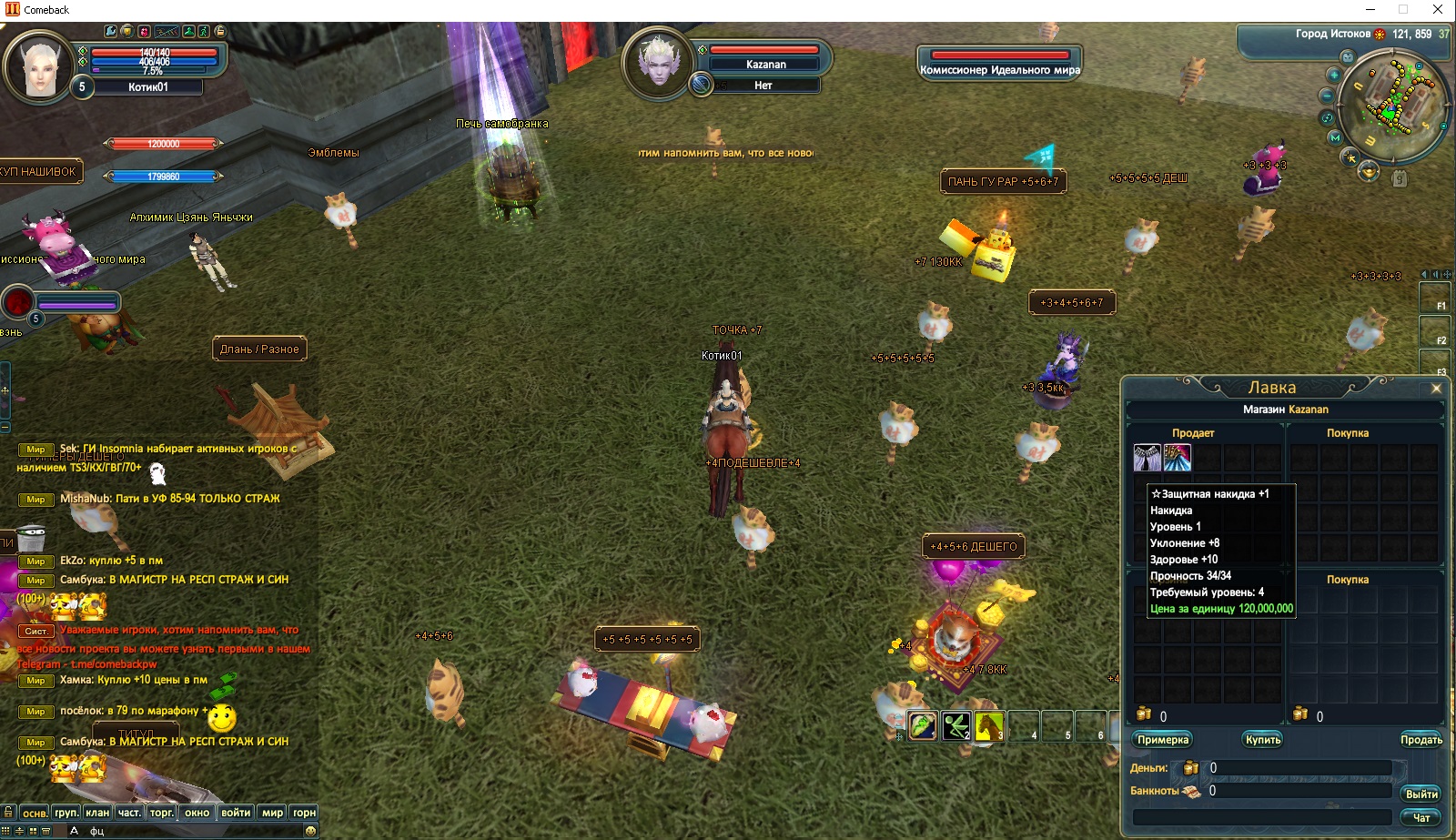This screenshot has height=840, width=1456.
Task: Zoom out the minimap with minus button
Action: (1327, 96)
